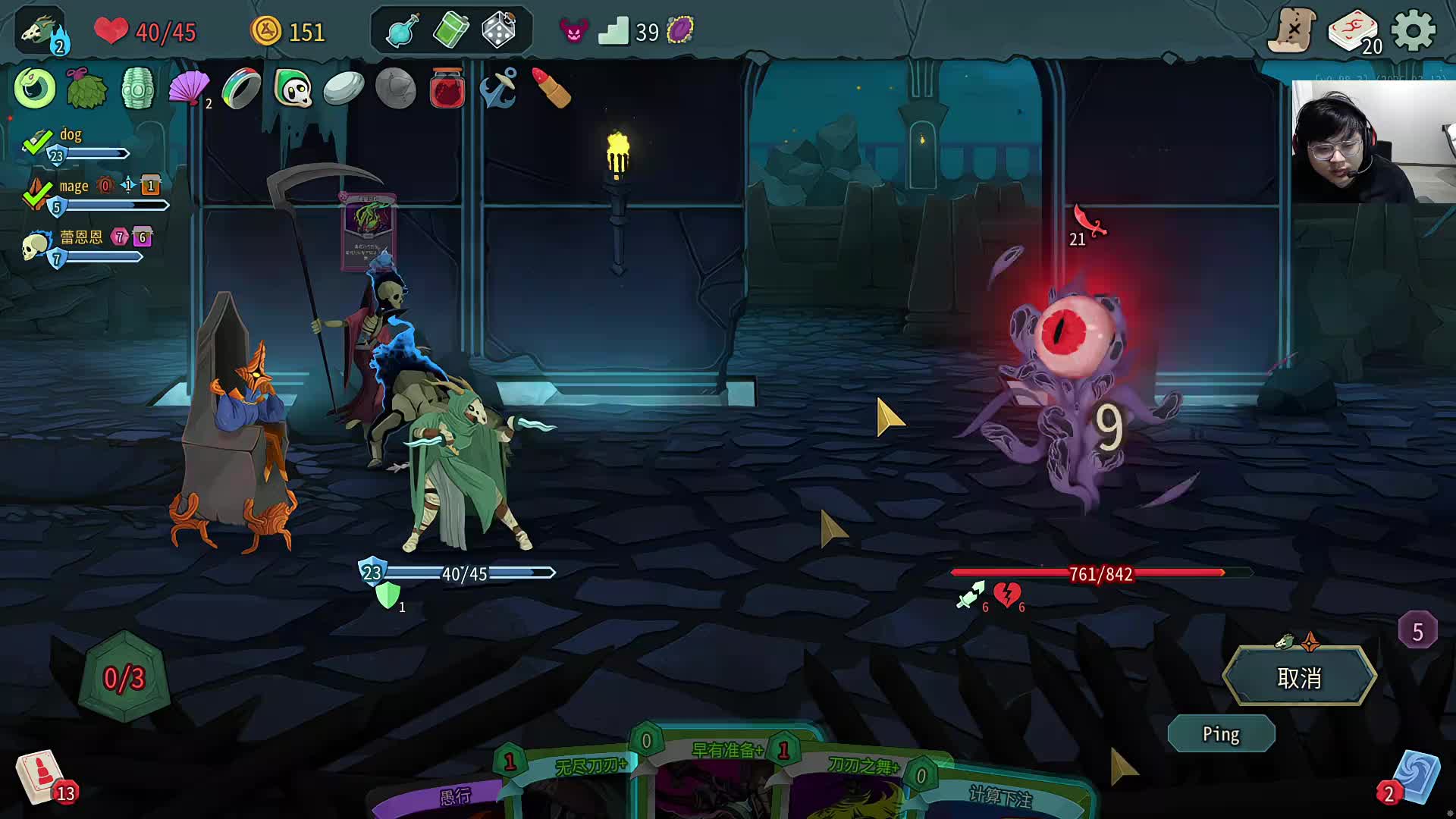Click the 取消 cancel button
Image resolution: width=1456 pixels, height=819 pixels.
[x=1299, y=677]
